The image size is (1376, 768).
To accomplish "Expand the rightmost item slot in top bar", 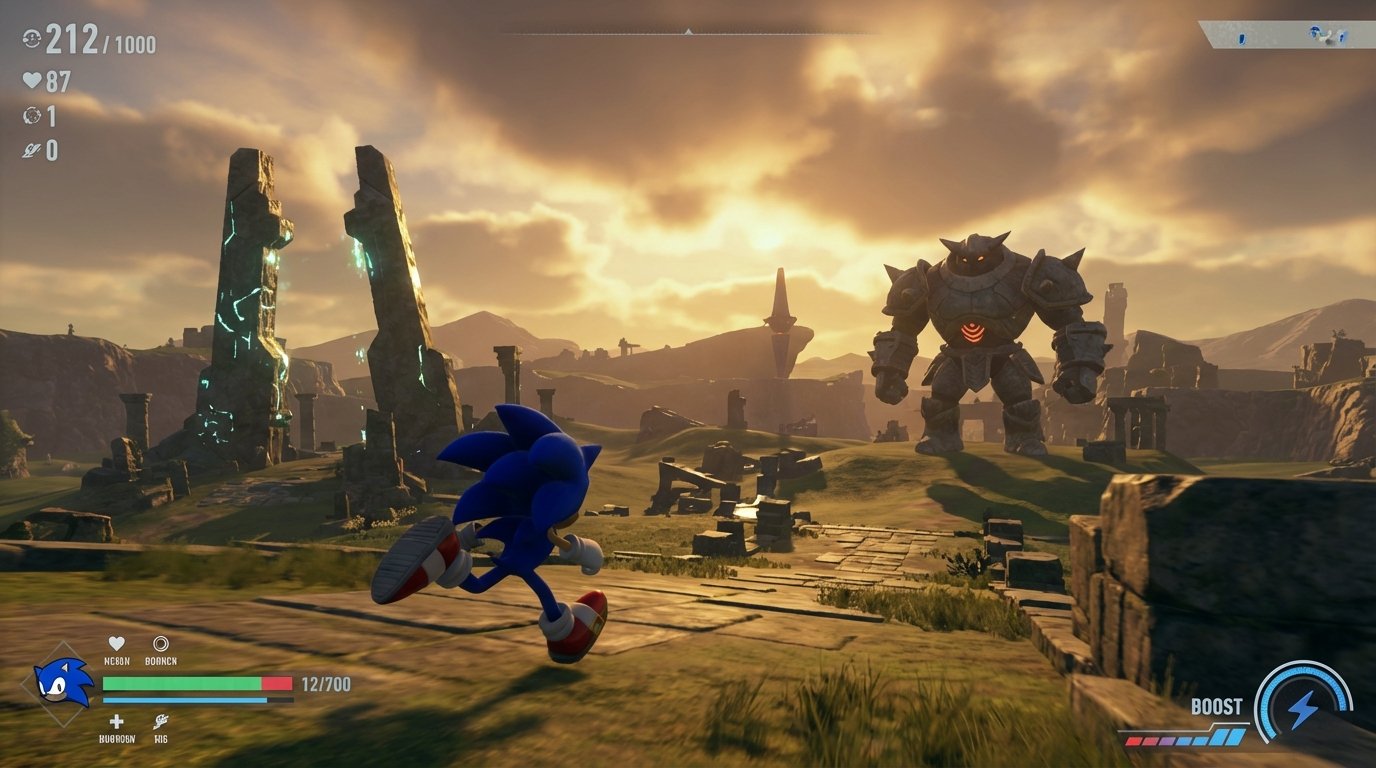I will (1342, 39).
